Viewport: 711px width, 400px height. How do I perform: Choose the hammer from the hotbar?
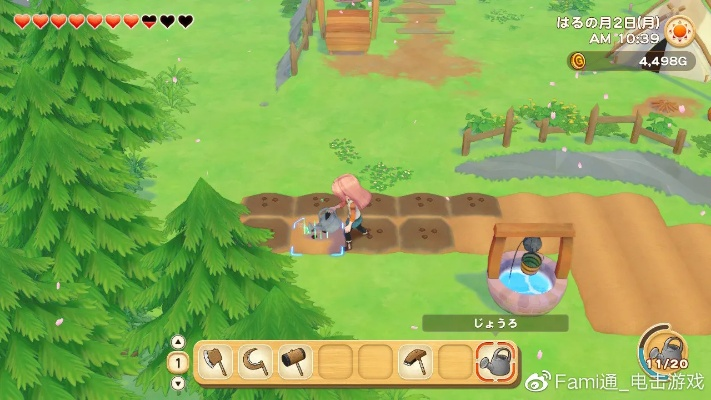[295, 361]
